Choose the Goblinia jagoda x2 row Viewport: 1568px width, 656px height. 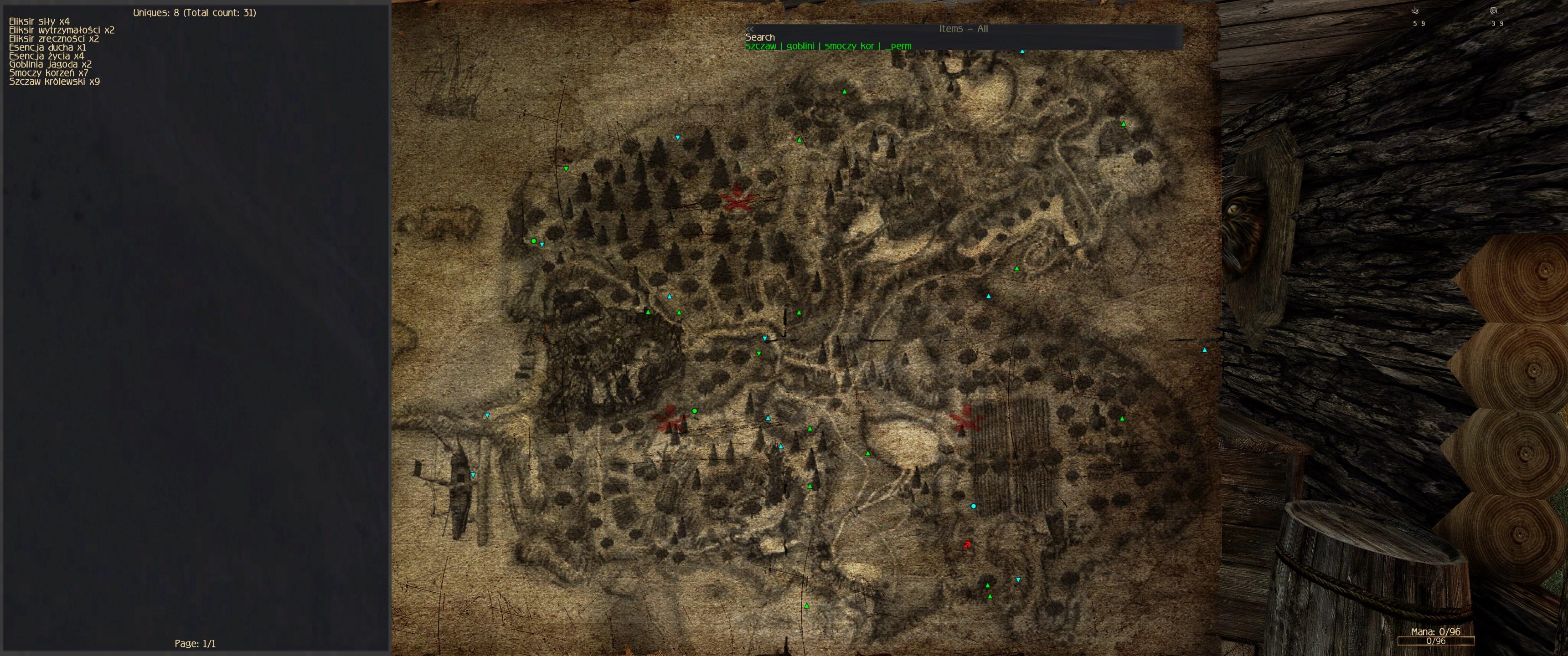click(50, 64)
